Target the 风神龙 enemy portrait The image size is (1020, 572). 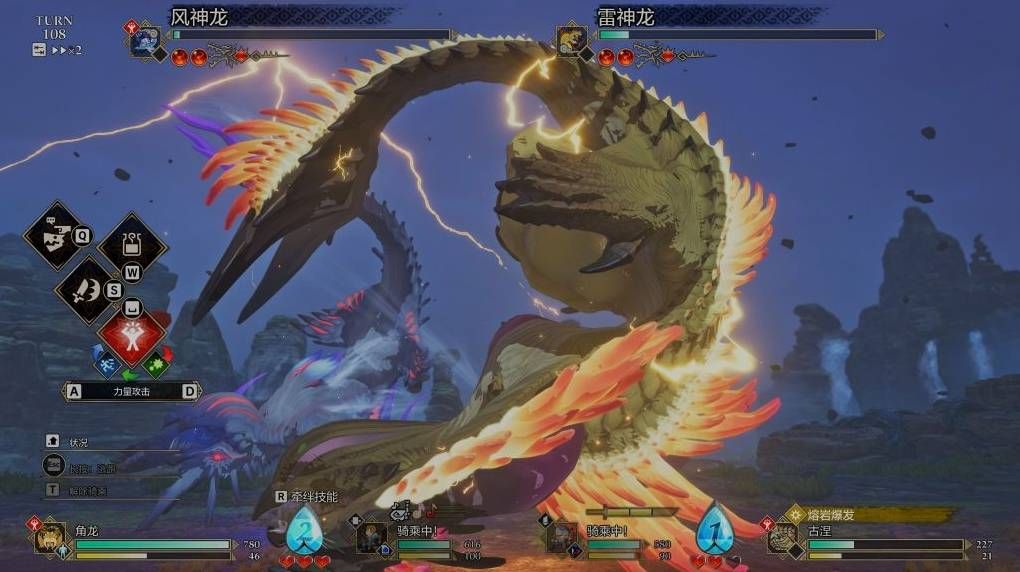coord(146,41)
